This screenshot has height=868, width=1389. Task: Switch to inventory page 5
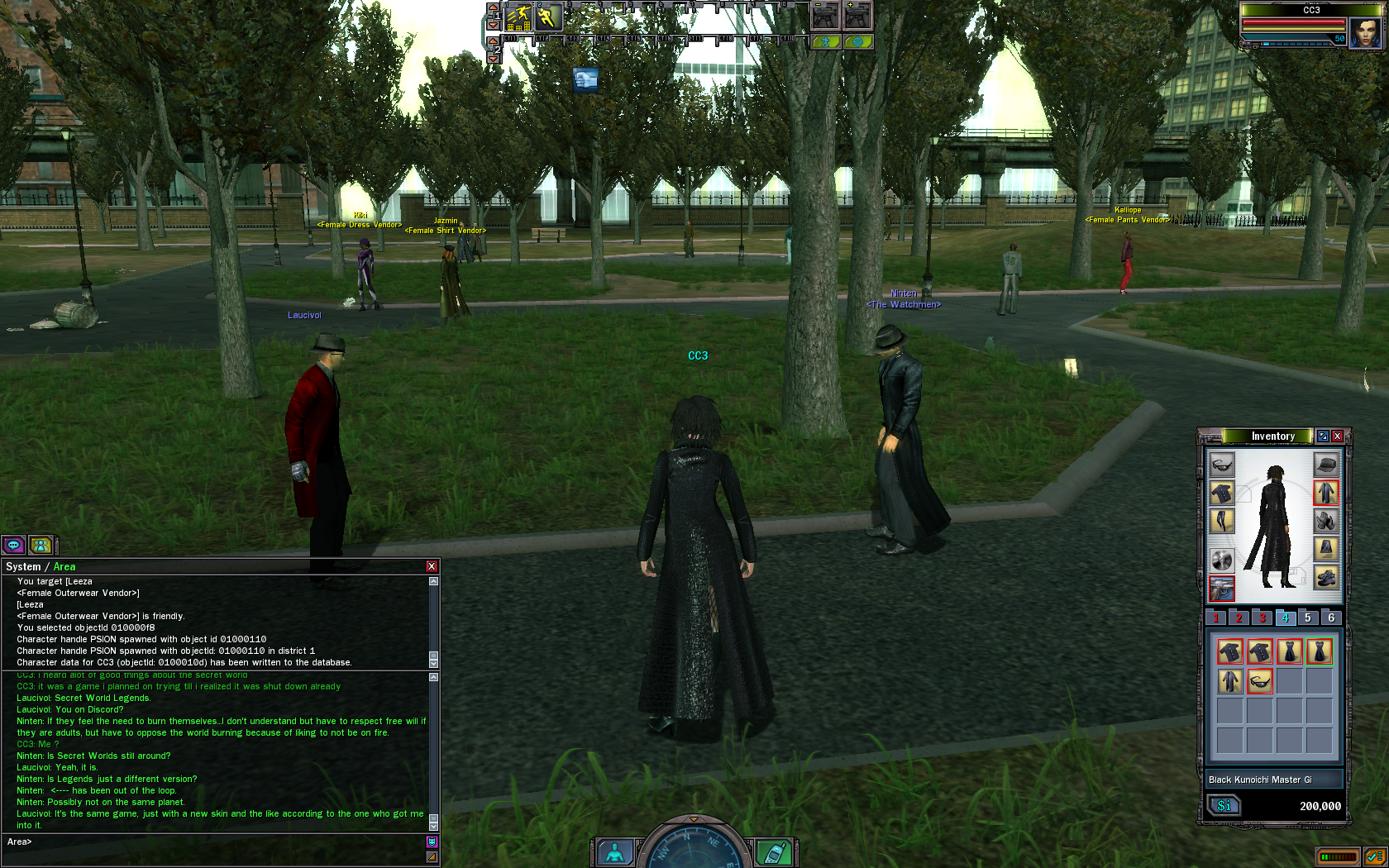pyautogui.click(x=1307, y=618)
